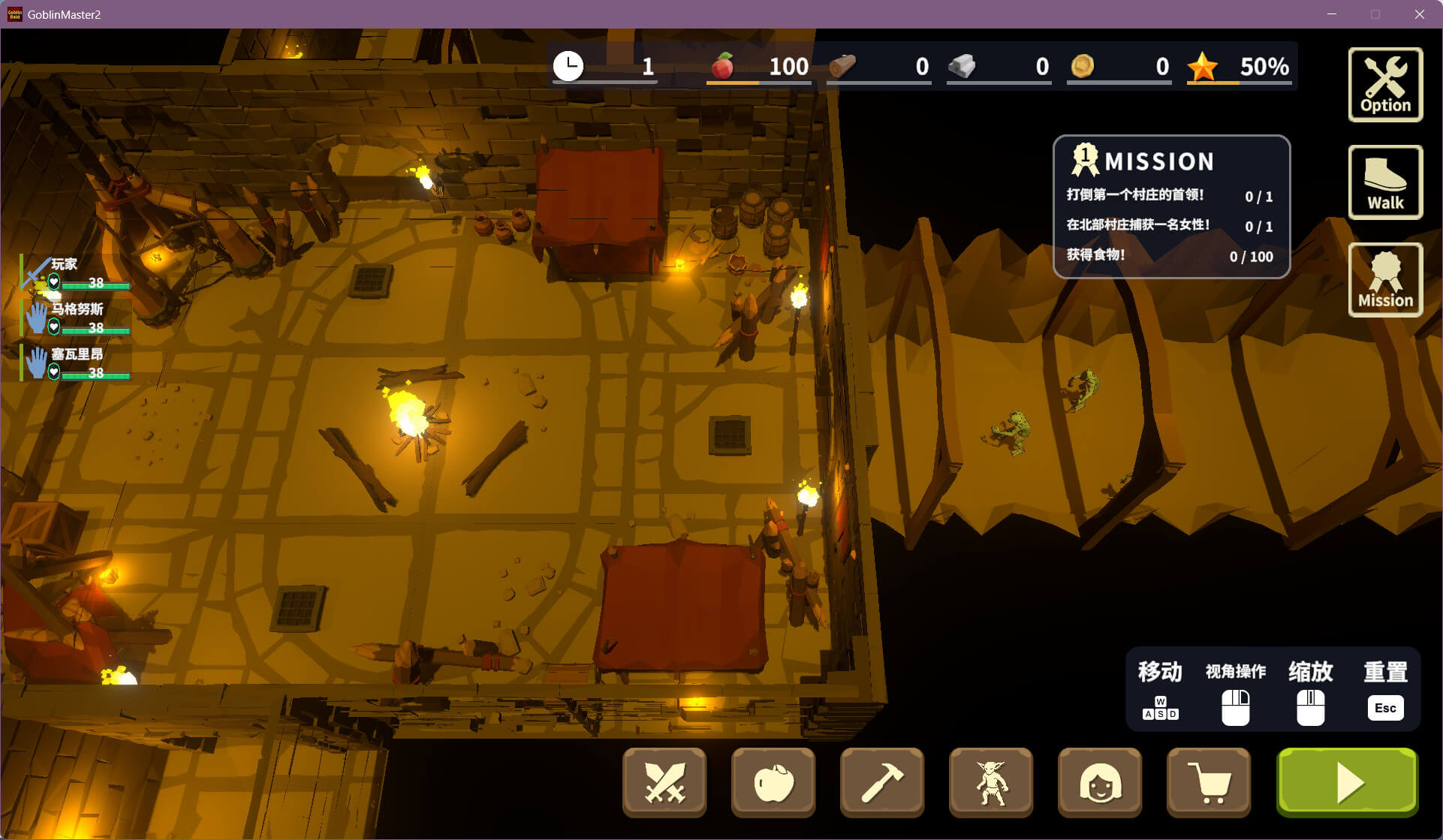This screenshot has width=1443, height=840.
Task: Click the green play arrow button
Action: pos(1348,783)
